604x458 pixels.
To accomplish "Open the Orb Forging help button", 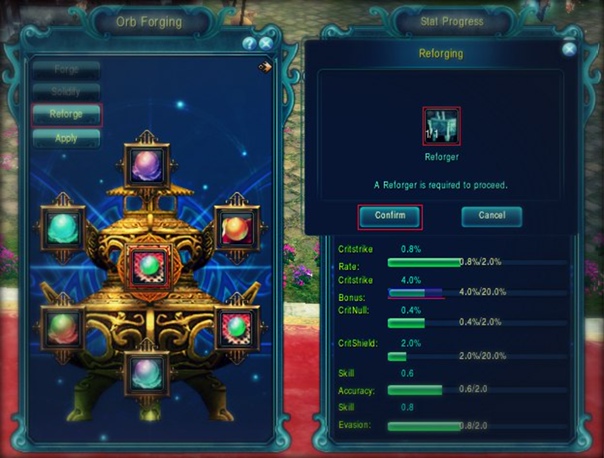I will 250,44.
